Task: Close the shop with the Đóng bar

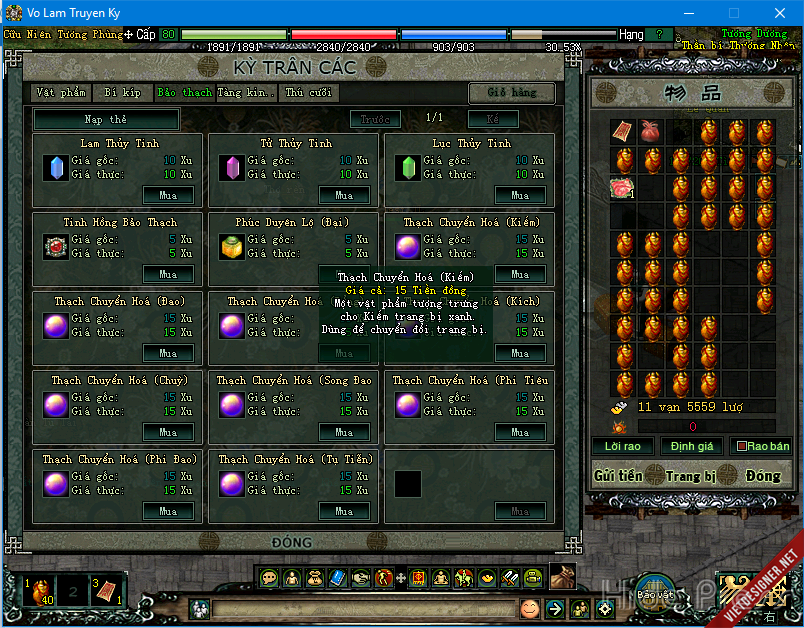Action: [291, 543]
